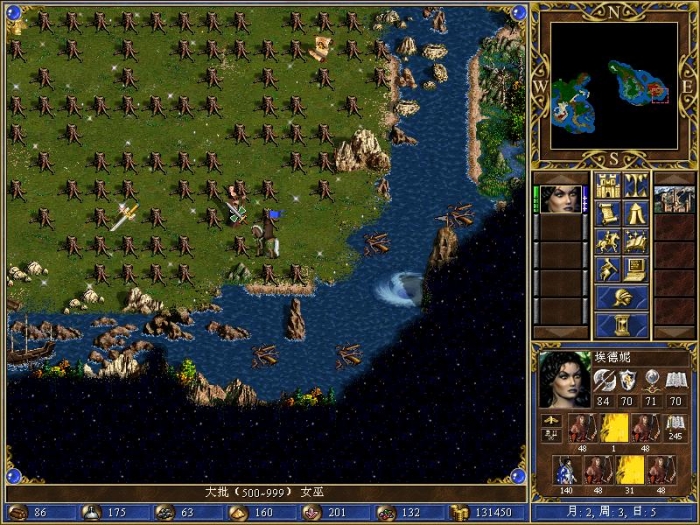Open system options computer button
This screenshot has width=700, height=525.
[636, 269]
